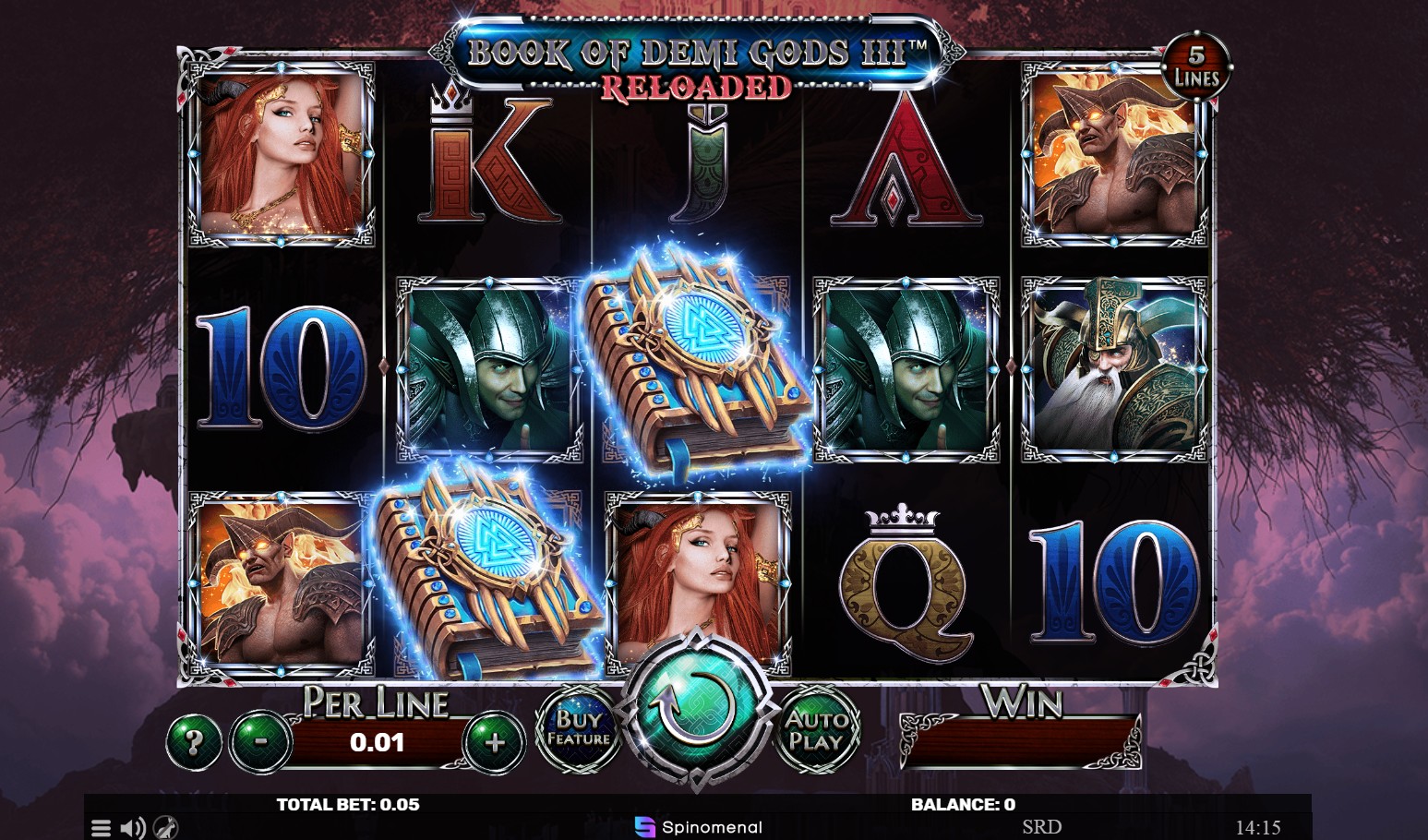Image resolution: width=1428 pixels, height=840 pixels.
Task: Open Buy Feature options panel
Action: (578, 729)
